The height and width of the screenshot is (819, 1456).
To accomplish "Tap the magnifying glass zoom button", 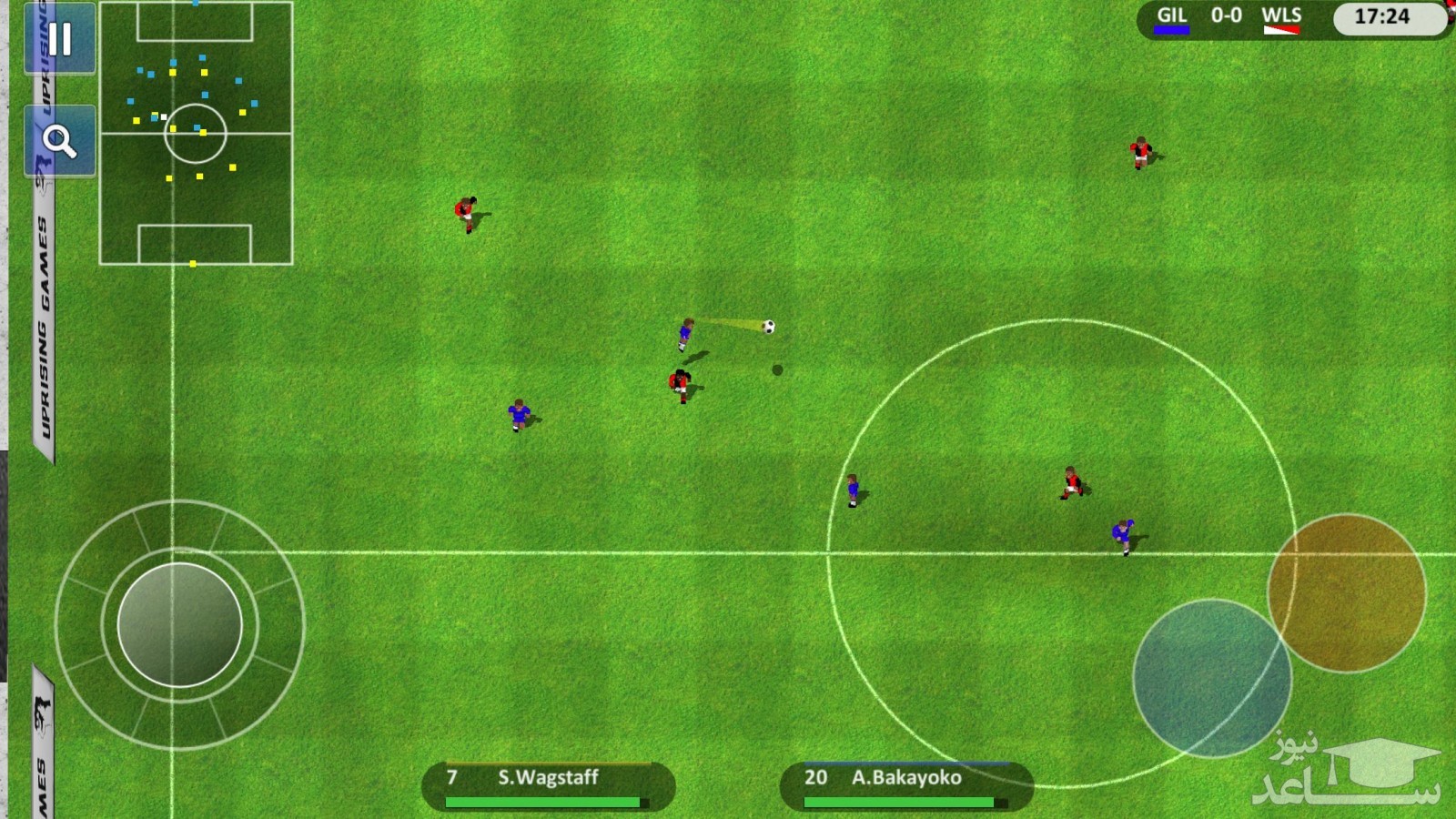I will point(60,141).
